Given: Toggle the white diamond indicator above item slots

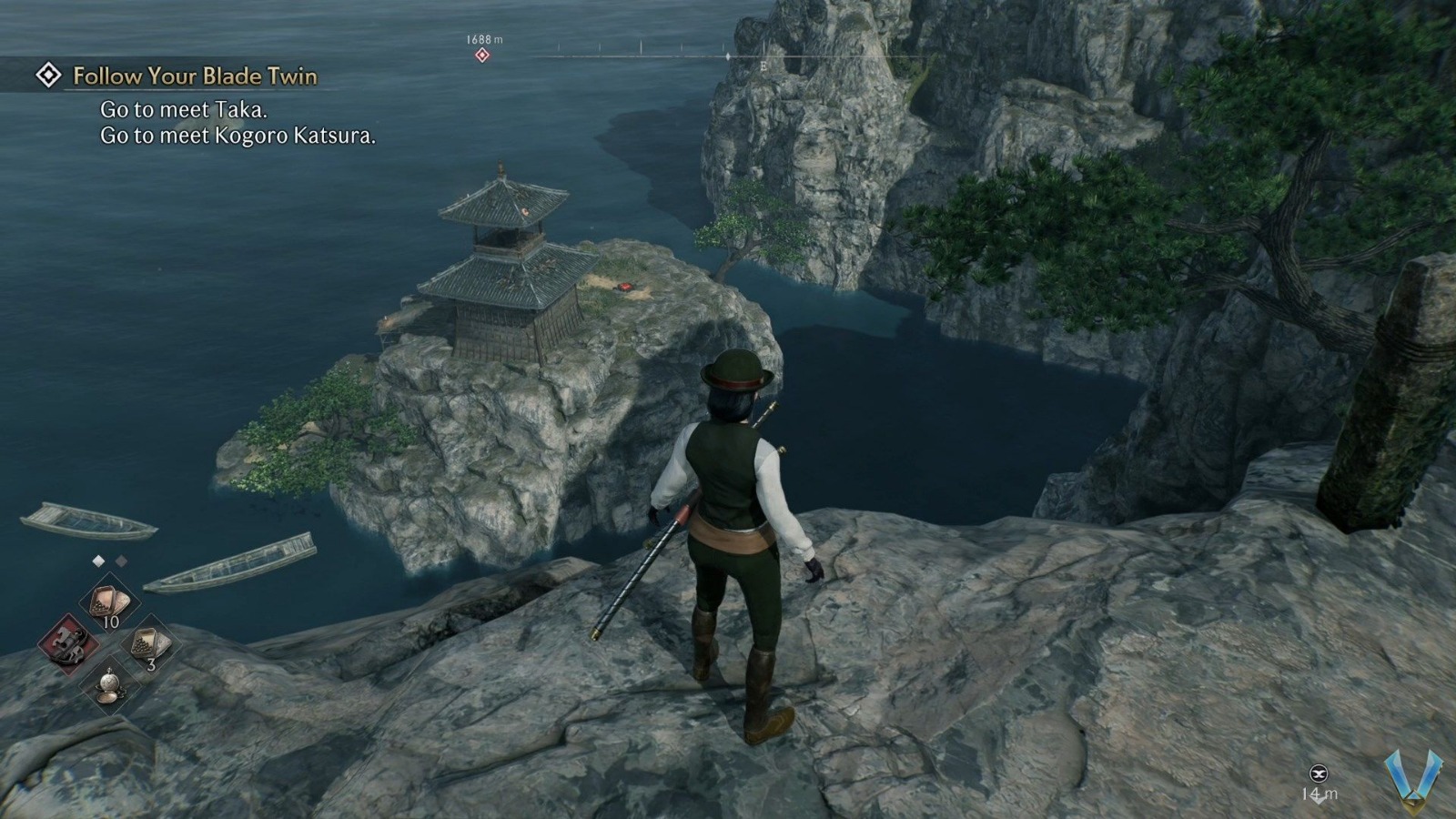Looking at the screenshot, I should tap(98, 560).
